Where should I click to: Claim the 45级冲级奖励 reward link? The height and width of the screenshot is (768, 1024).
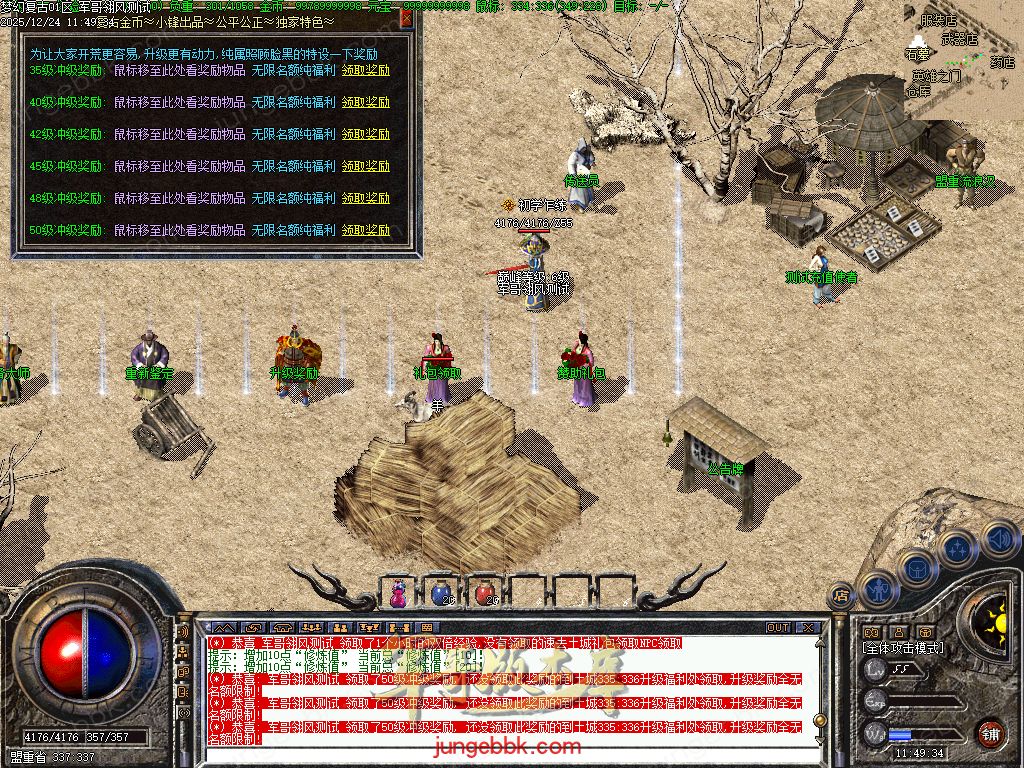pyautogui.click(x=365, y=166)
